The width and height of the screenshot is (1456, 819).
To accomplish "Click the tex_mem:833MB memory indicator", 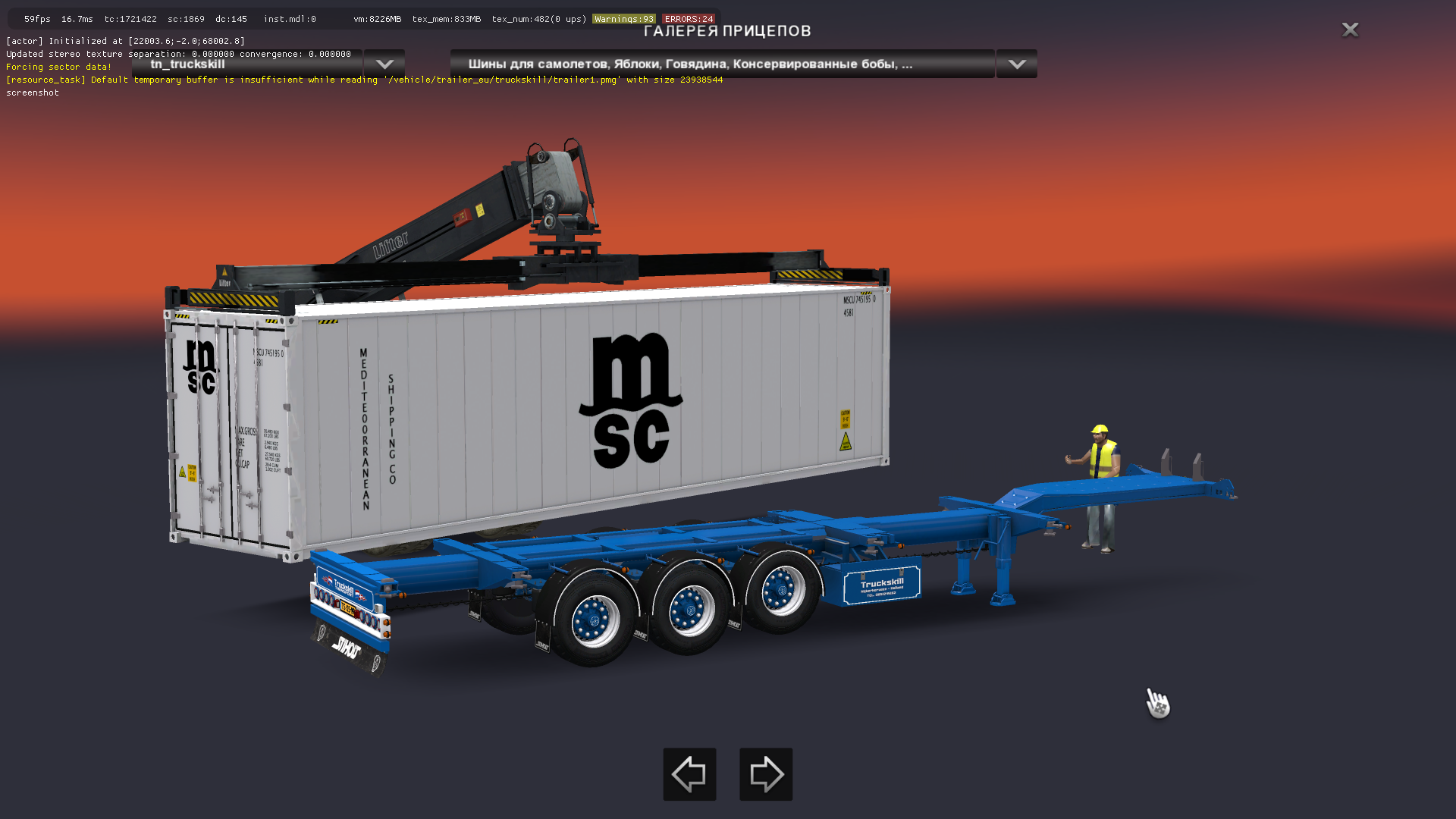I will pyautogui.click(x=446, y=18).
